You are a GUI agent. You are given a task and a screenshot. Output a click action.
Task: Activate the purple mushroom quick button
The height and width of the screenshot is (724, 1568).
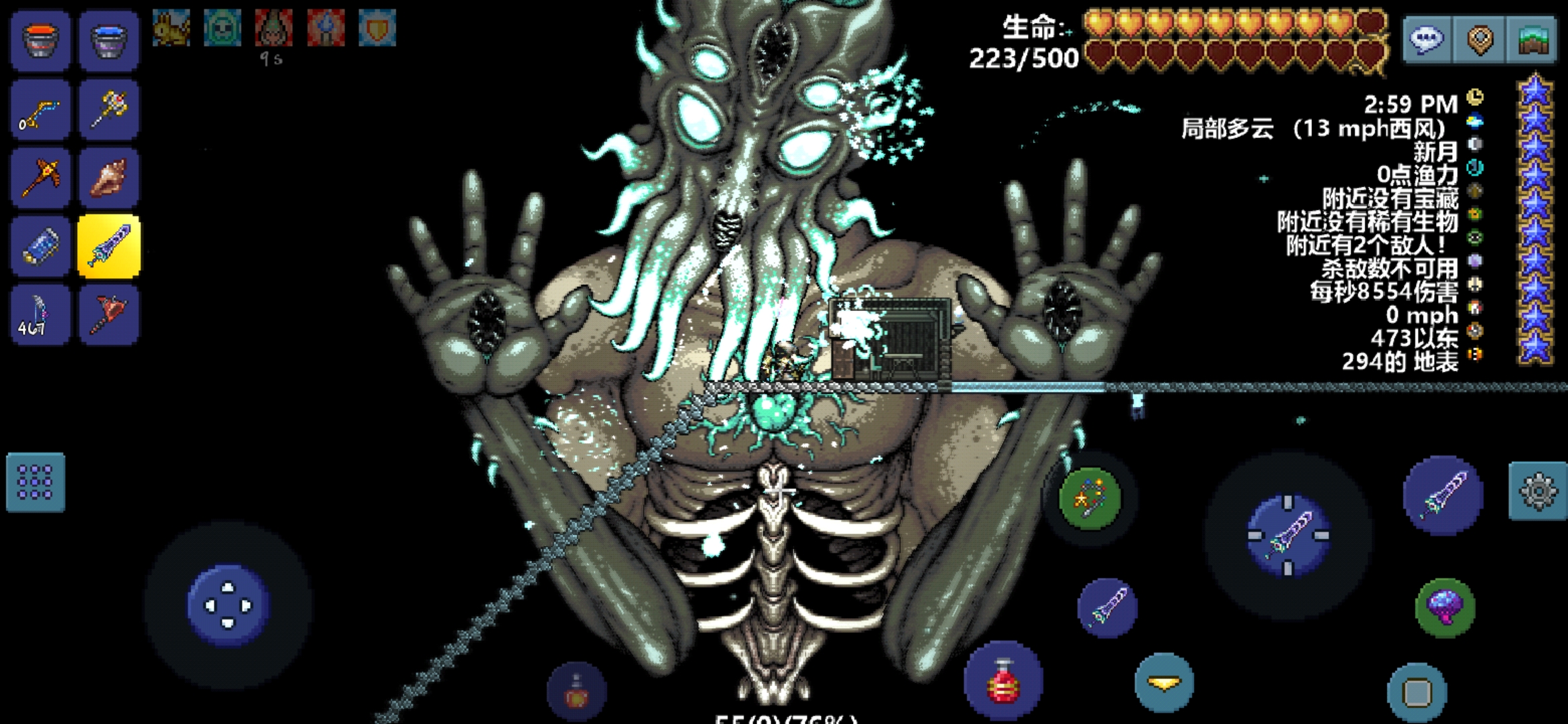[1445, 608]
